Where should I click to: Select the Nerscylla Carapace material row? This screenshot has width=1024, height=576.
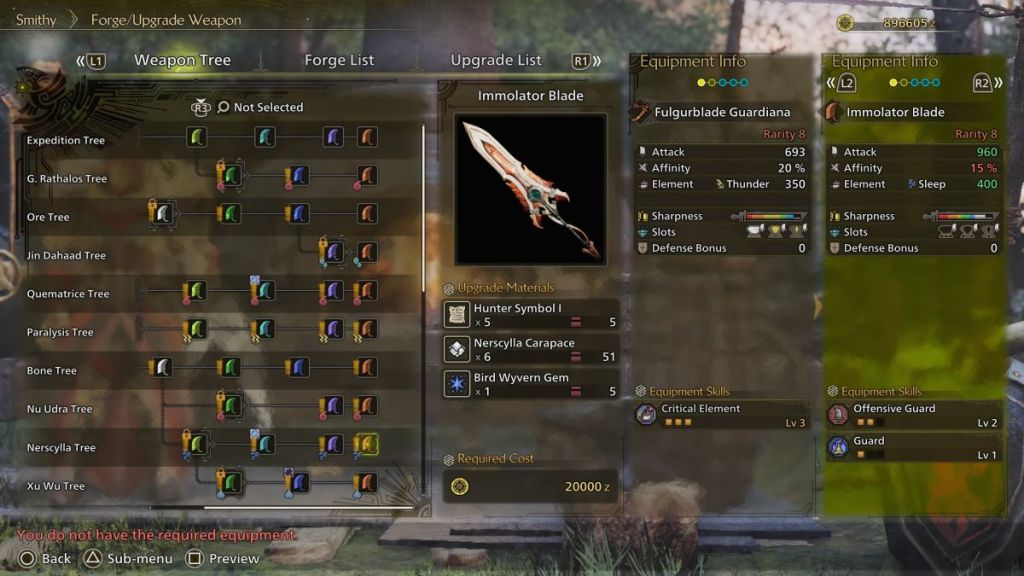[x=531, y=350]
